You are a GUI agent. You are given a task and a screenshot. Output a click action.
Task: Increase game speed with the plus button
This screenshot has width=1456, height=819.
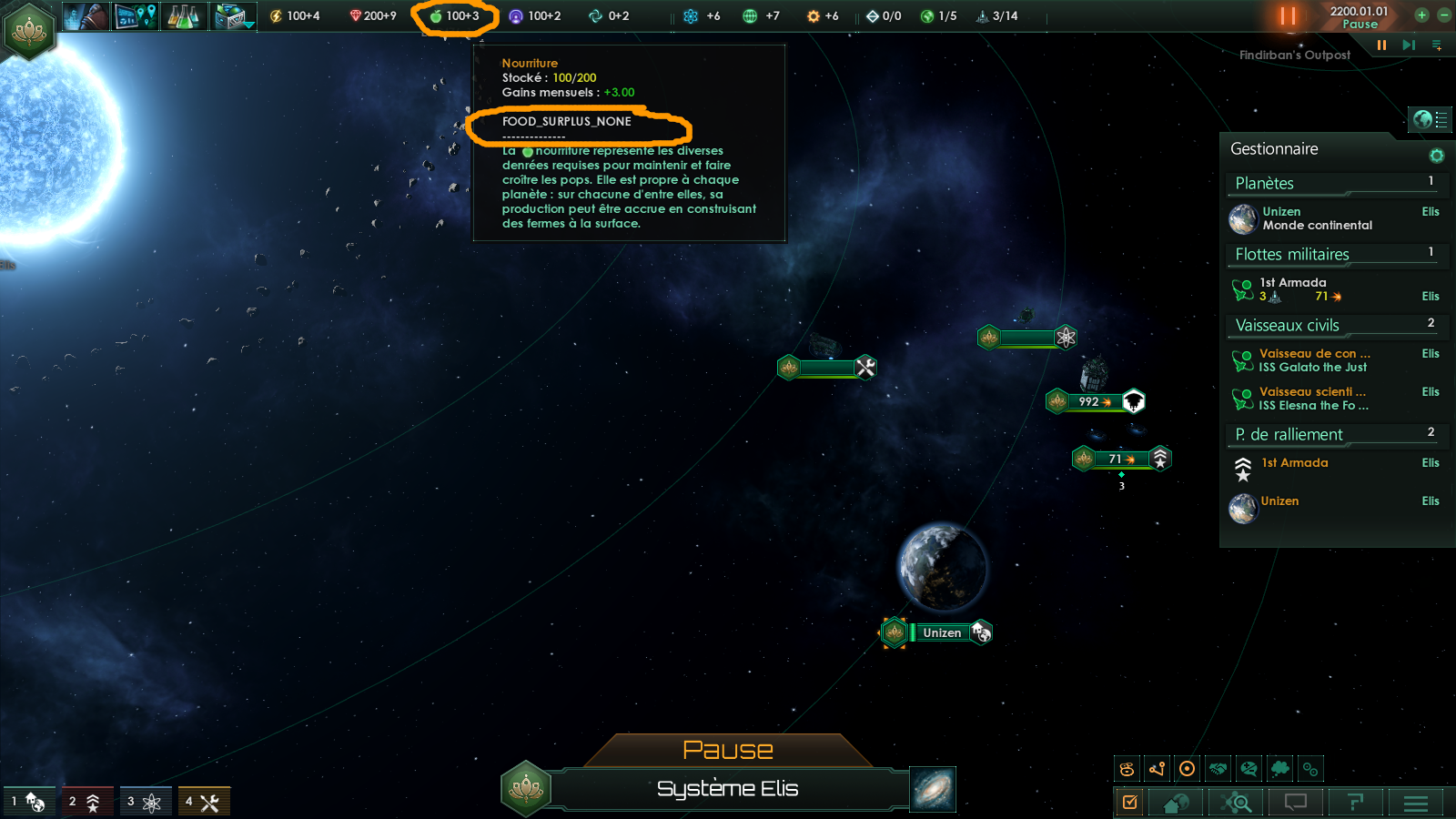(x=1421, y=15)
